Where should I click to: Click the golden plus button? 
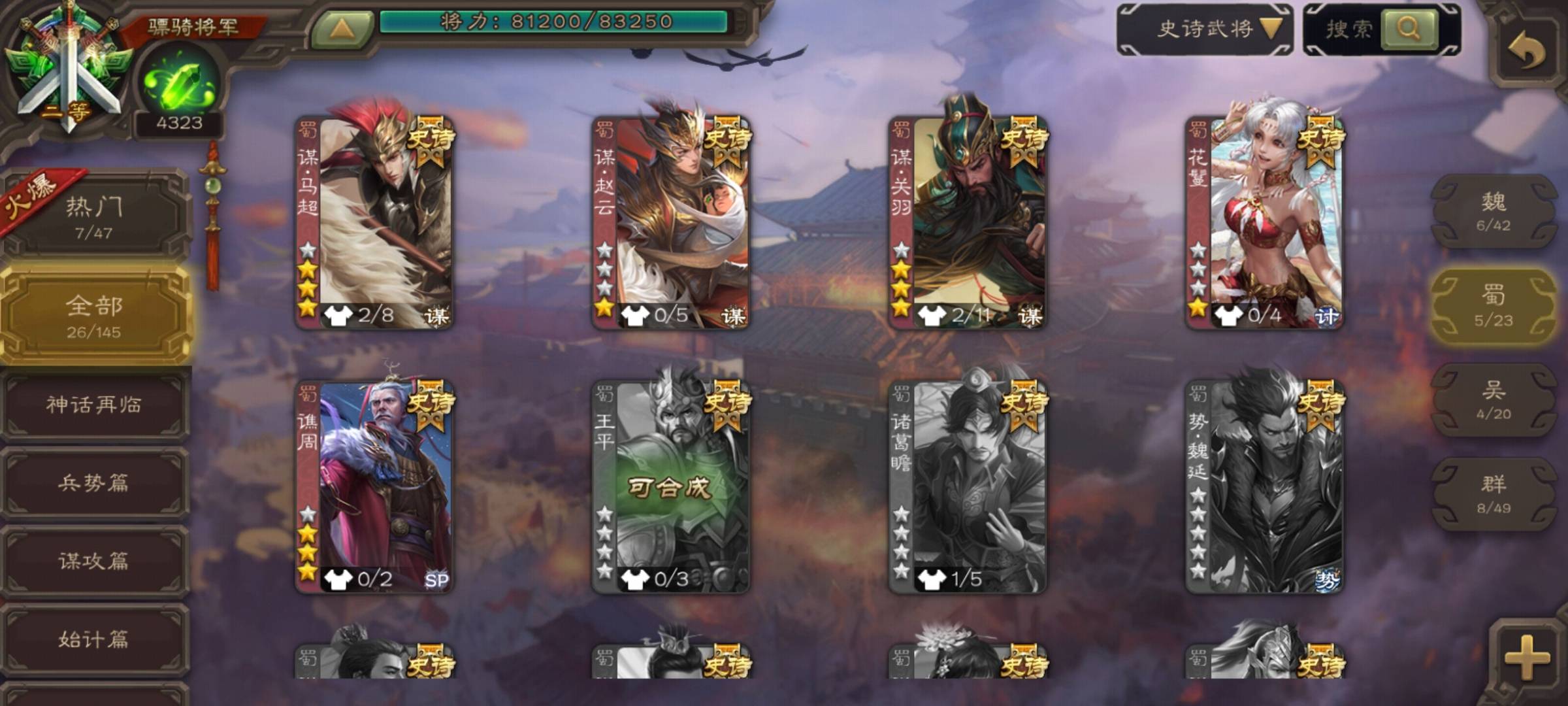click(1526, 656)
